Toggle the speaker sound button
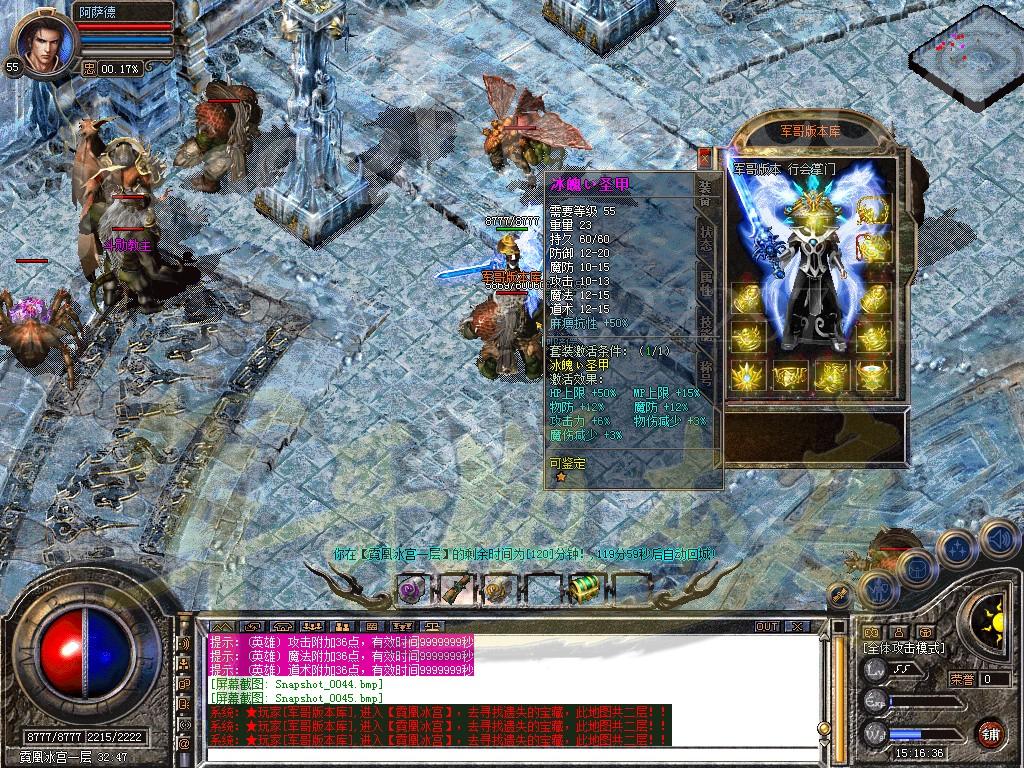 coord(997,540)
